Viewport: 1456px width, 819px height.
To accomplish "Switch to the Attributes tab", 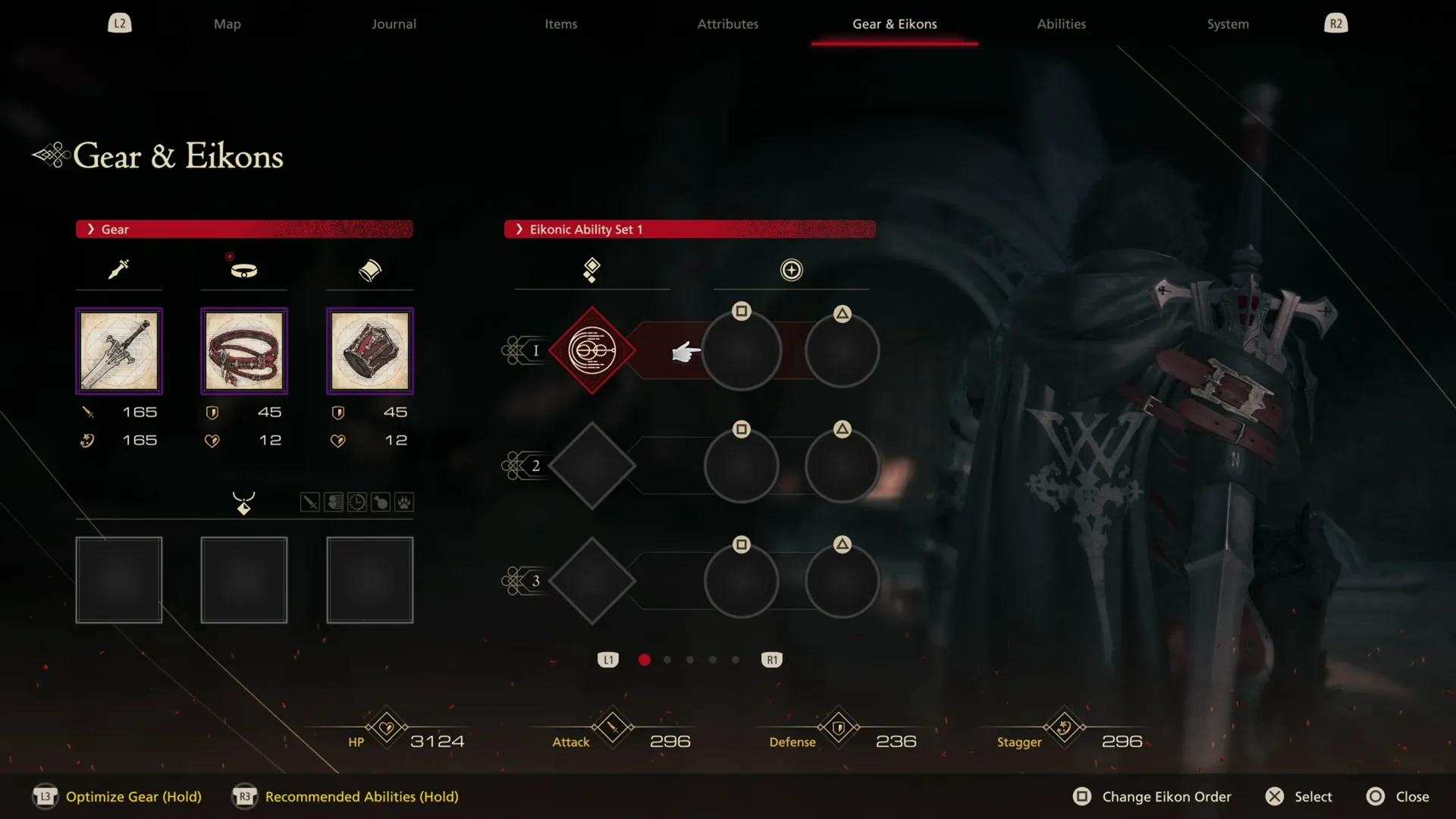I will 726,24.
